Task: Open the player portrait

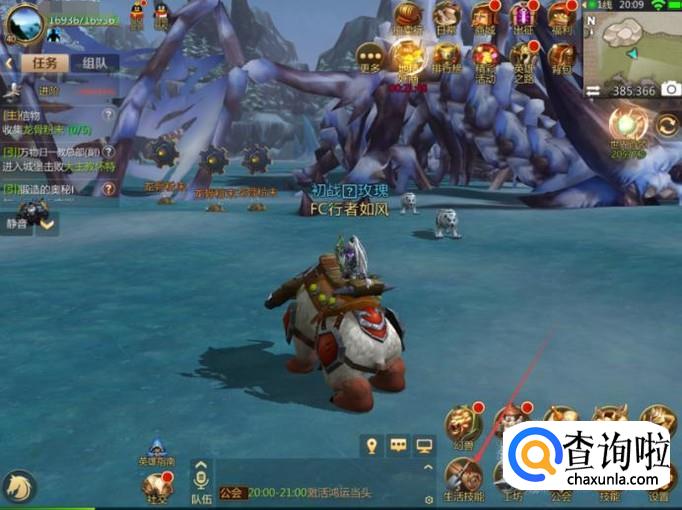Action: [22, 20]
